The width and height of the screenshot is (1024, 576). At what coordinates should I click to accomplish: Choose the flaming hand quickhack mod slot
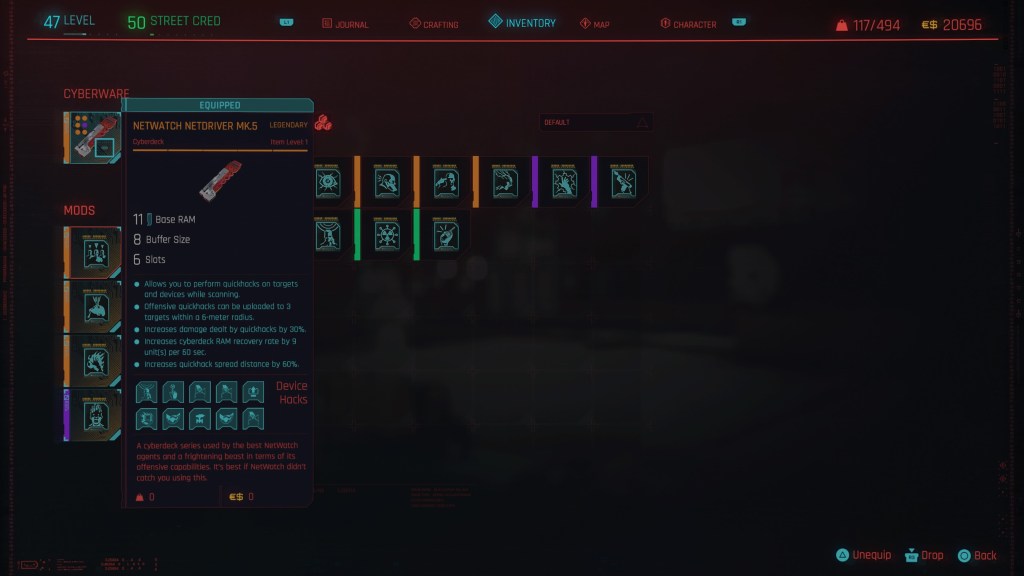click(94, 360)
